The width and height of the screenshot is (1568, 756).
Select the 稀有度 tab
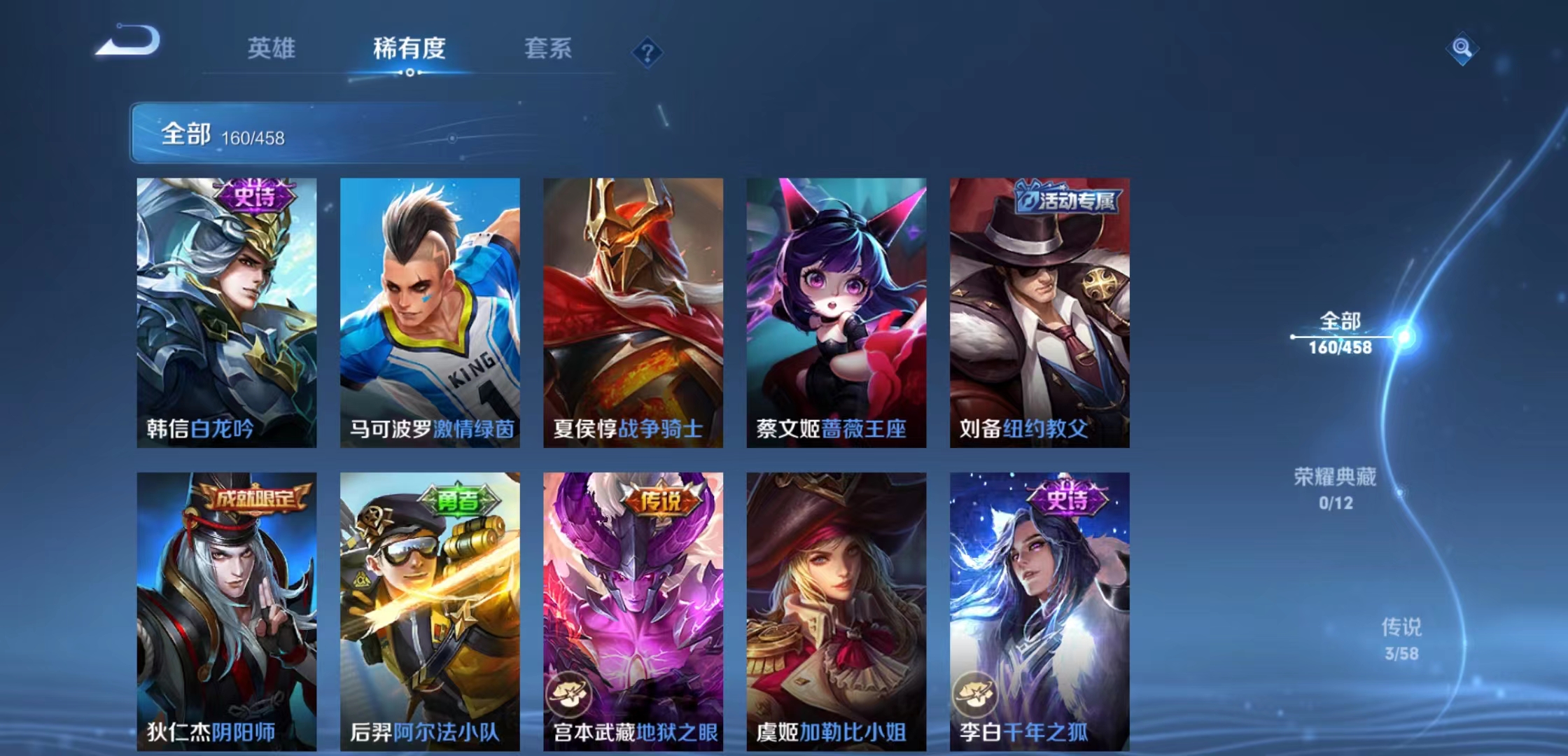pos(409,49)
